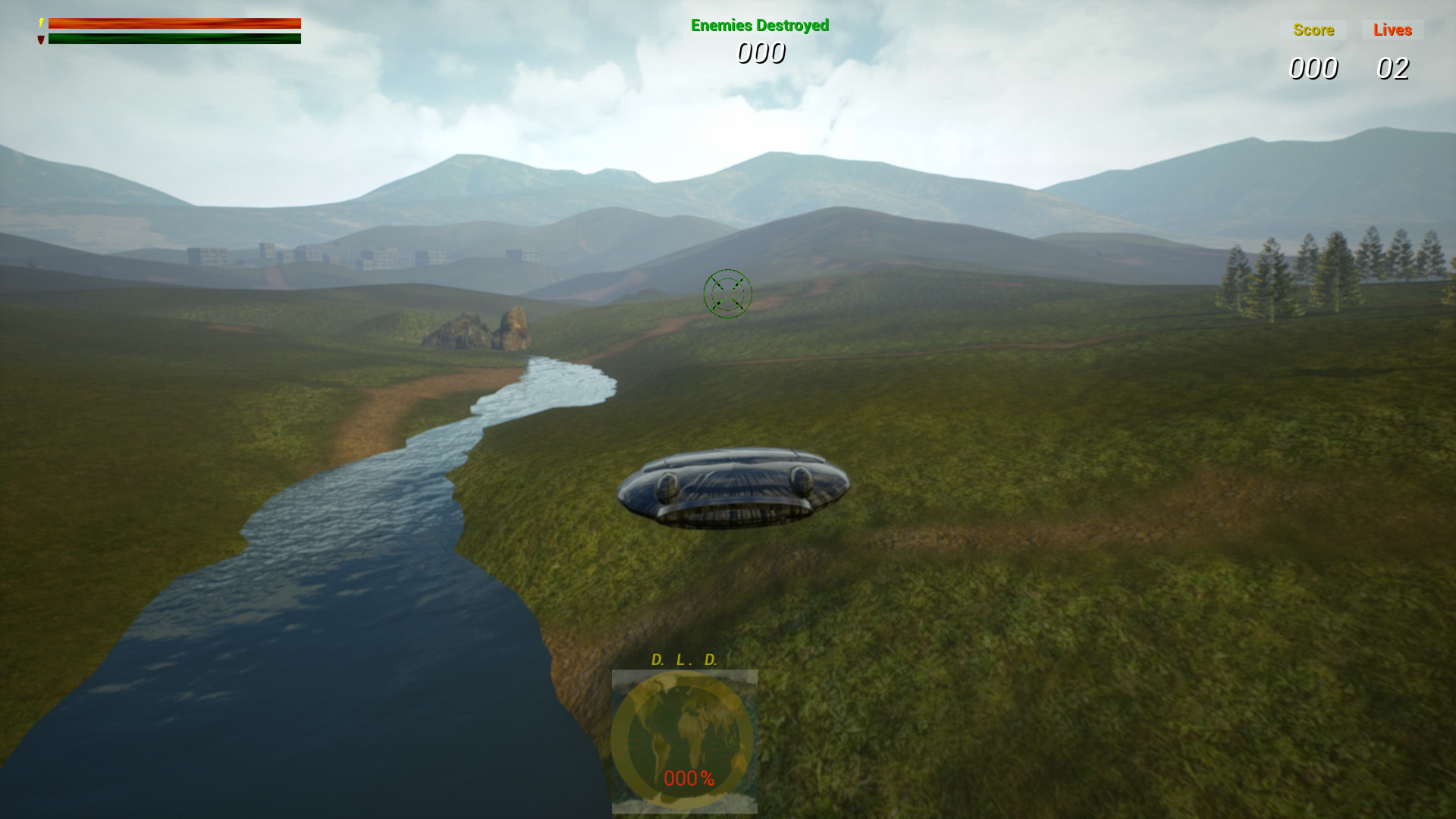Select the red shield armor icon
The height and width of the screenshot is (819, 1456).
tap(40, 38)
